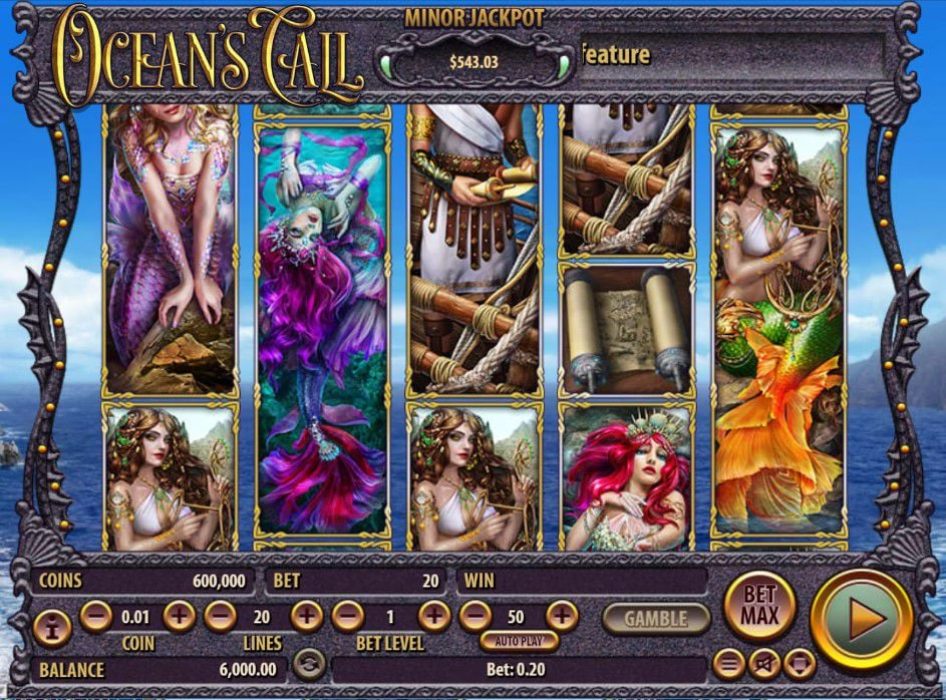Open the info paytable button
The height and width of the screenshot is (700, 946).
tap(51, 627)
